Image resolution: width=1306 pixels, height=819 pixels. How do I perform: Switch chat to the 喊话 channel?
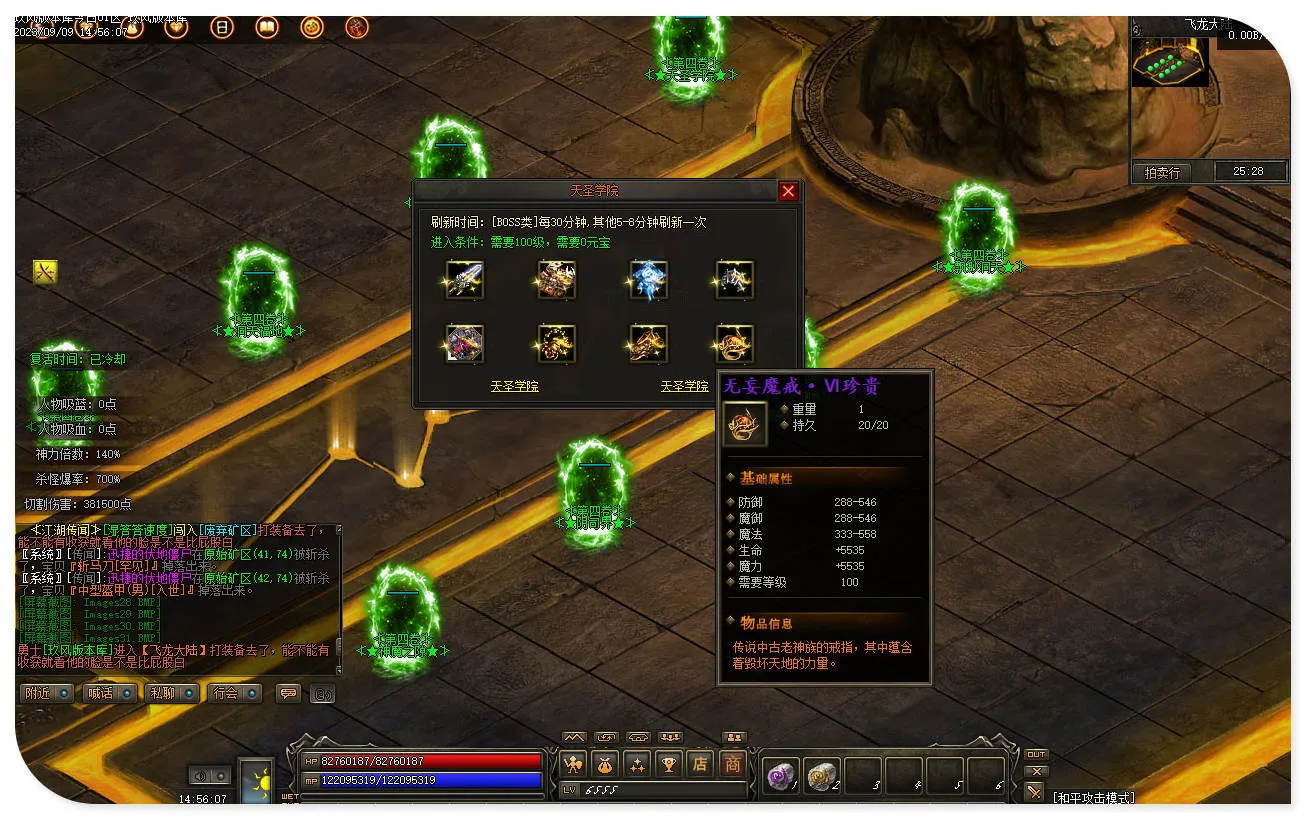click(x=108, y=693)
